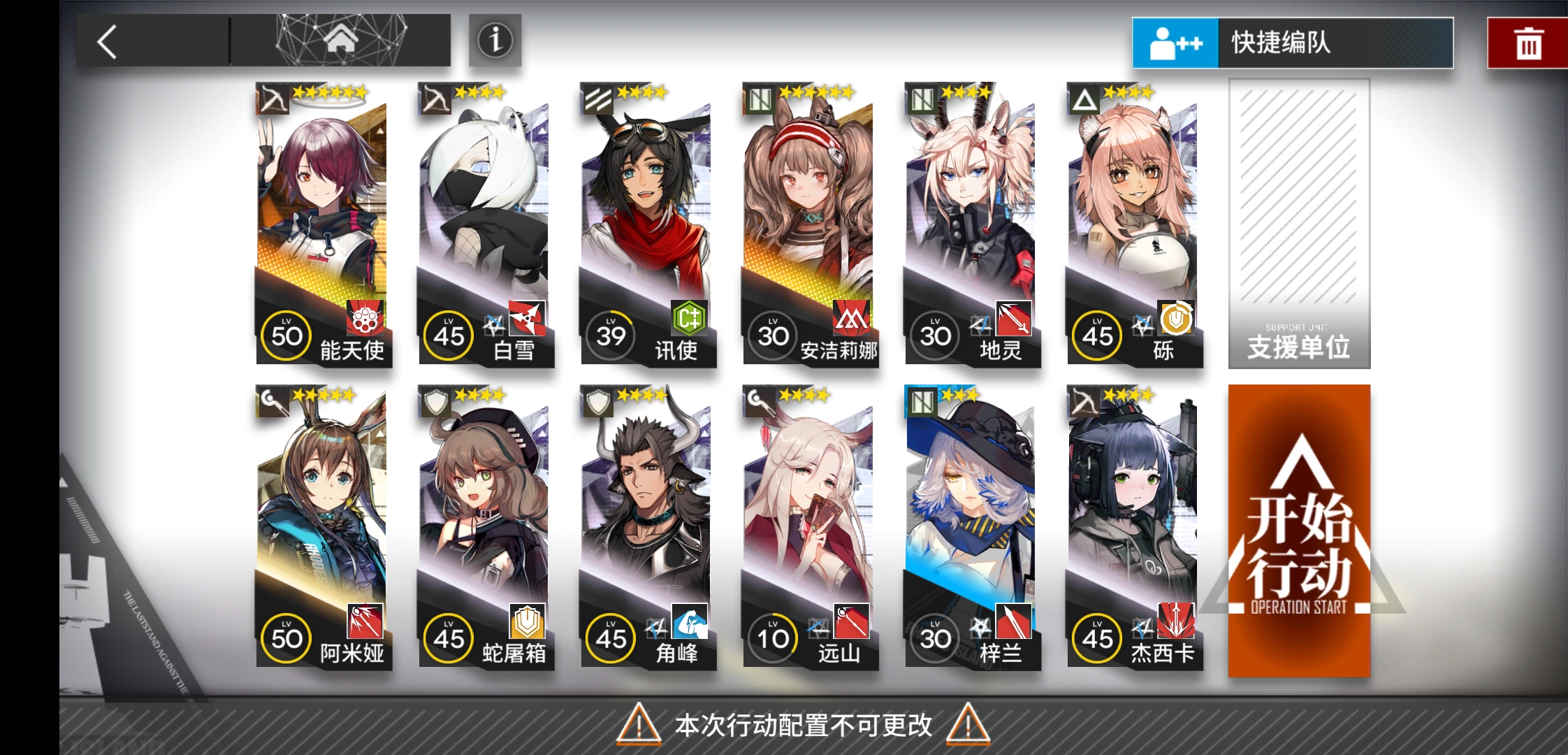Viewport: 1568px width, 755px height.
Task: Expand the 支援单位 support unit slot
Action: (1298, 224)
